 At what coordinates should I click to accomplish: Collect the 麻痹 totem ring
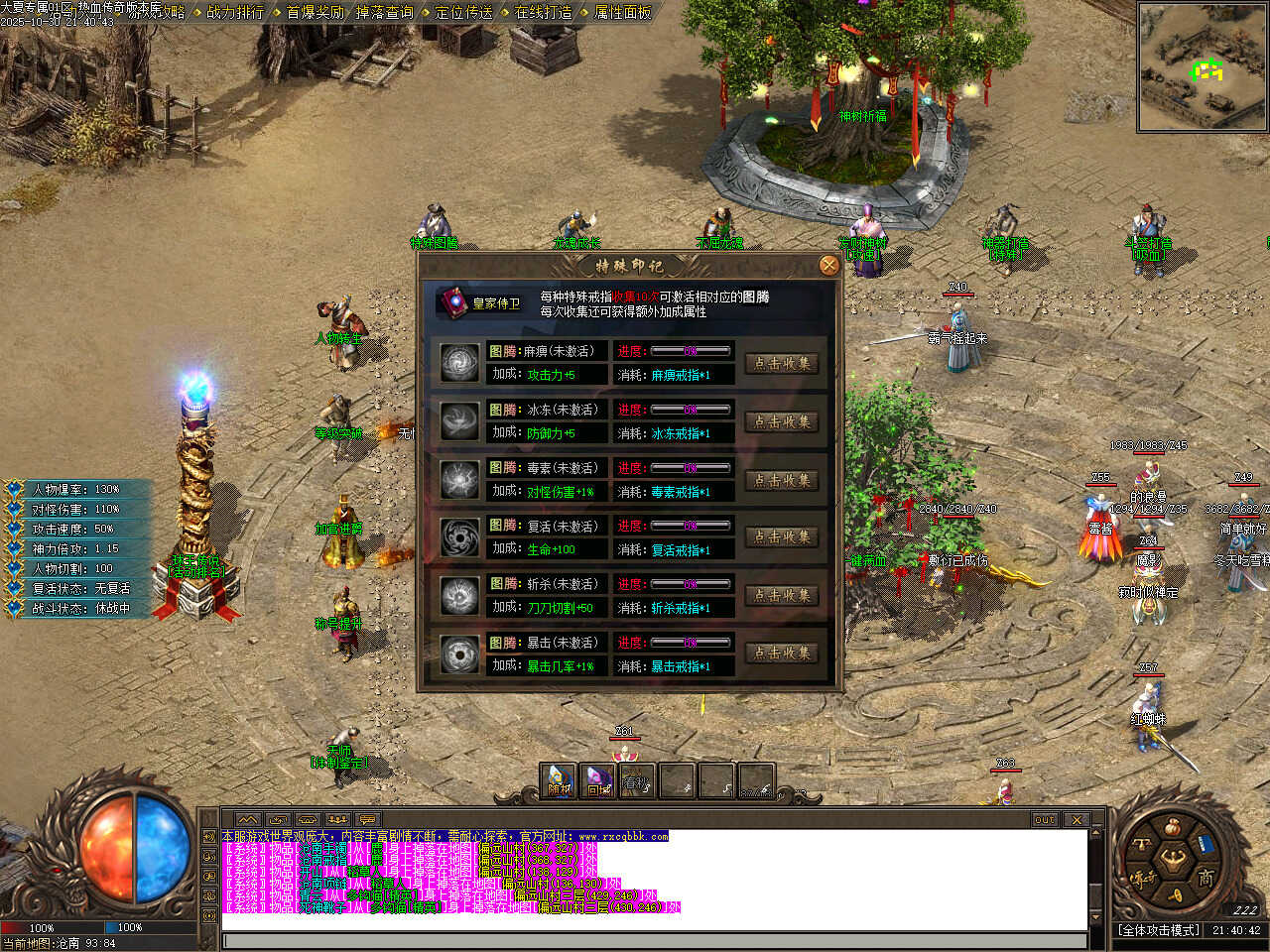tap(782, 363)
